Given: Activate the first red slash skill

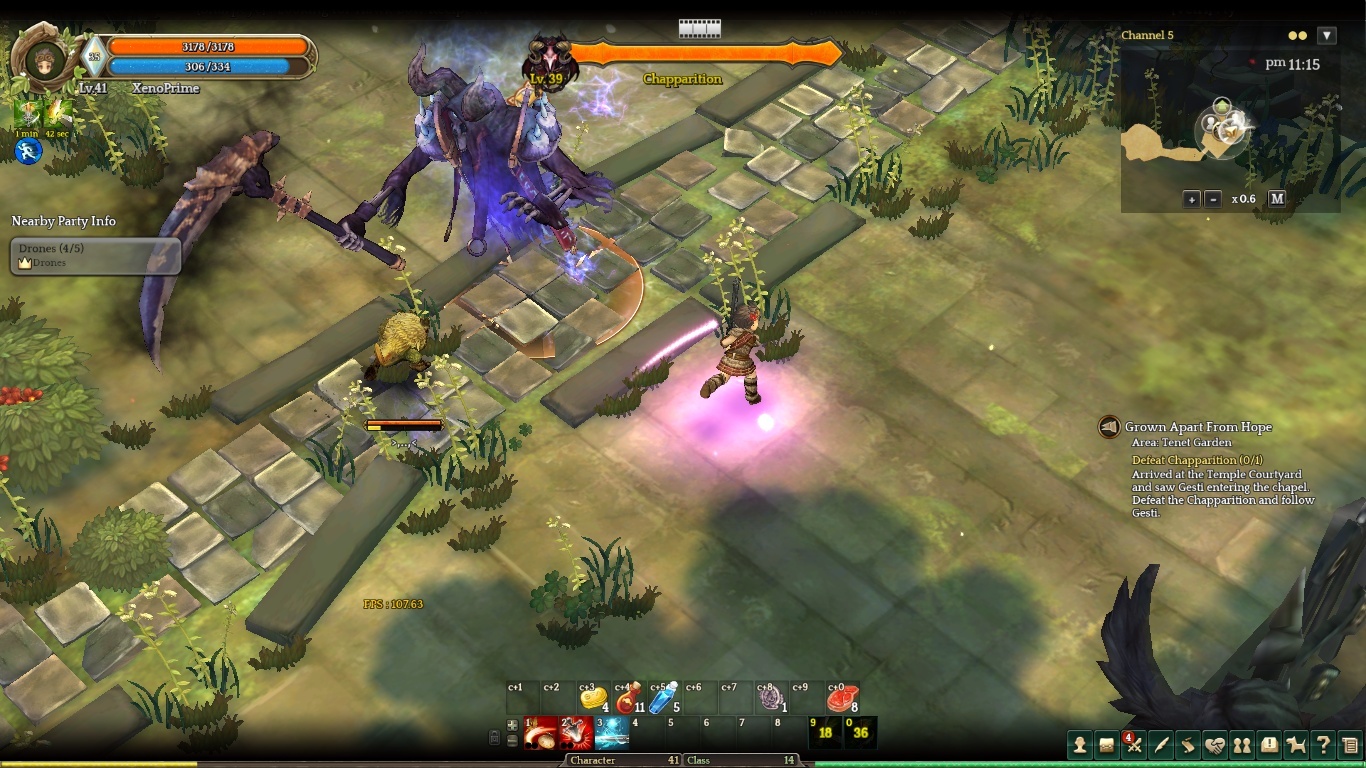Looking at the screenshot, I should click(x=540, y=733).
